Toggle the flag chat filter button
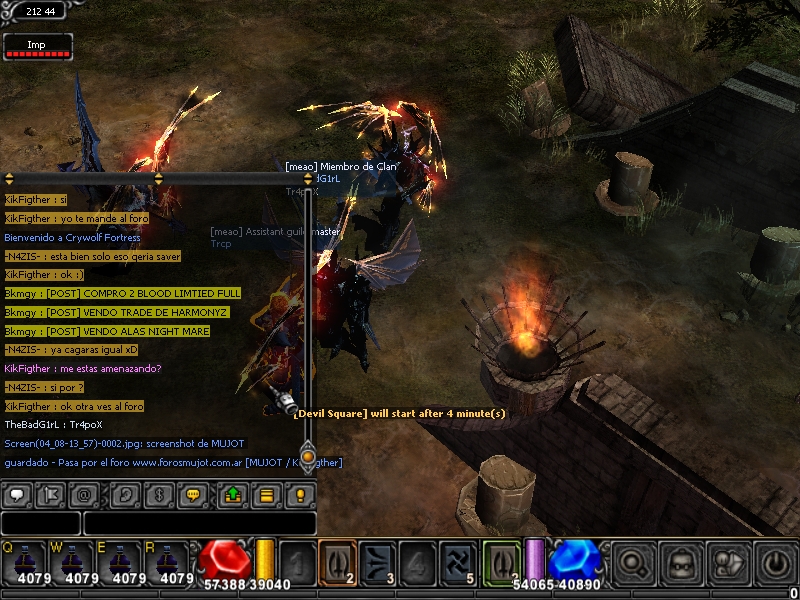Viewport: 800px width, 600px height. 50,494
